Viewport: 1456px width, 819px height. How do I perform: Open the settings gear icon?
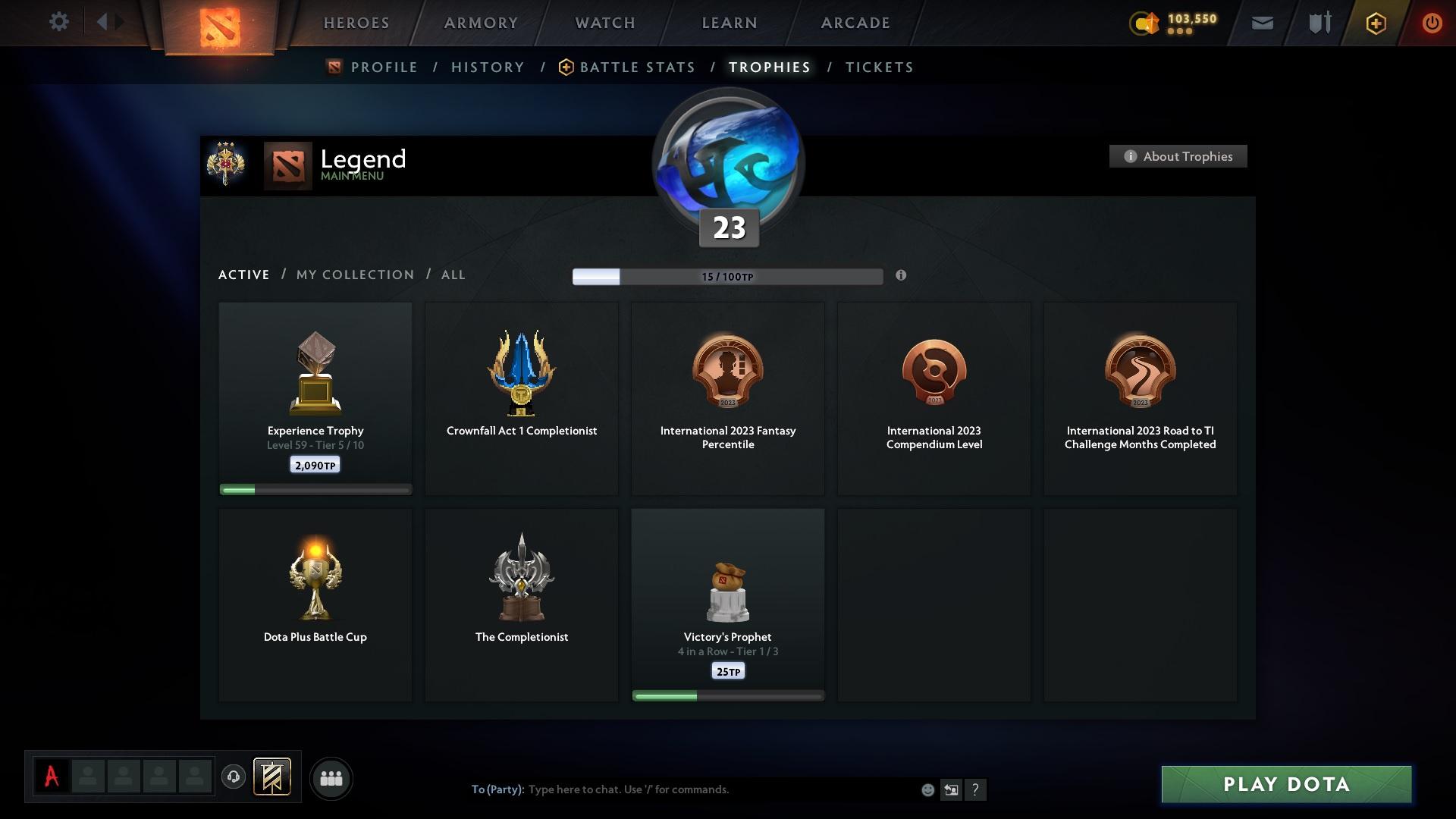click(x=59, y=22)
